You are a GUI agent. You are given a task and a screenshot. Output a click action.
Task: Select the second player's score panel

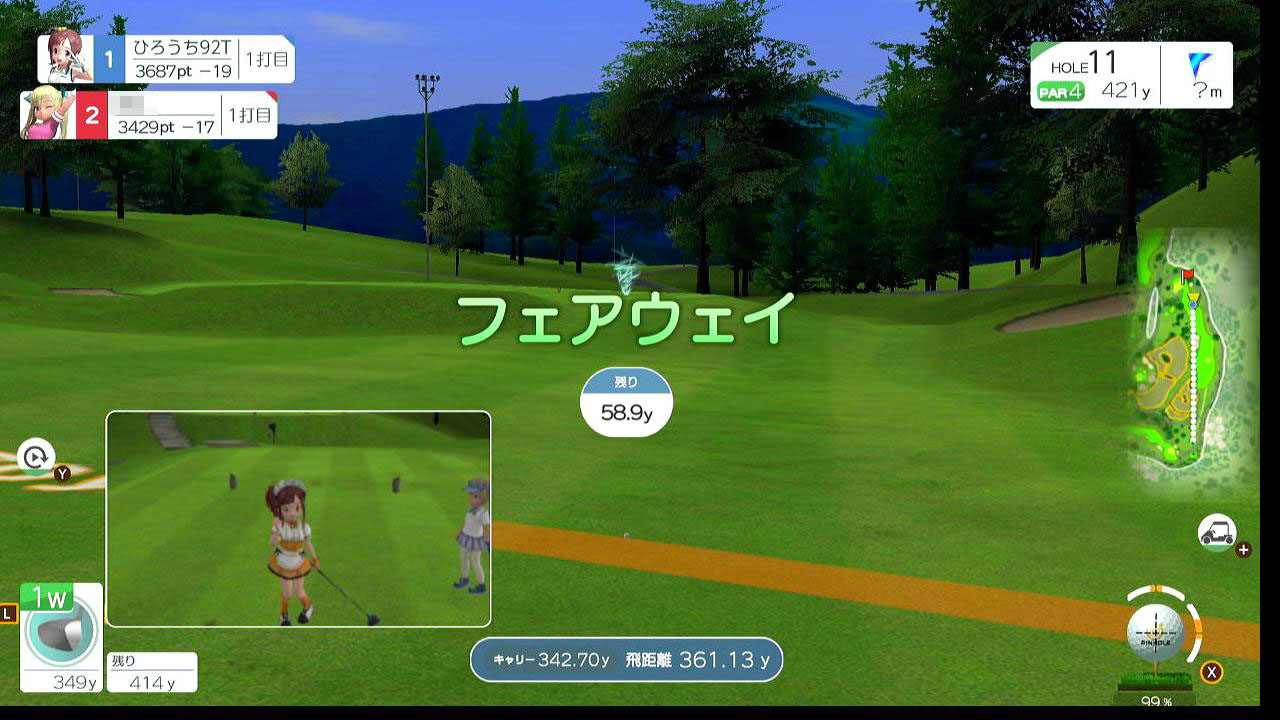pyautogui.click(x=150, y=115)
